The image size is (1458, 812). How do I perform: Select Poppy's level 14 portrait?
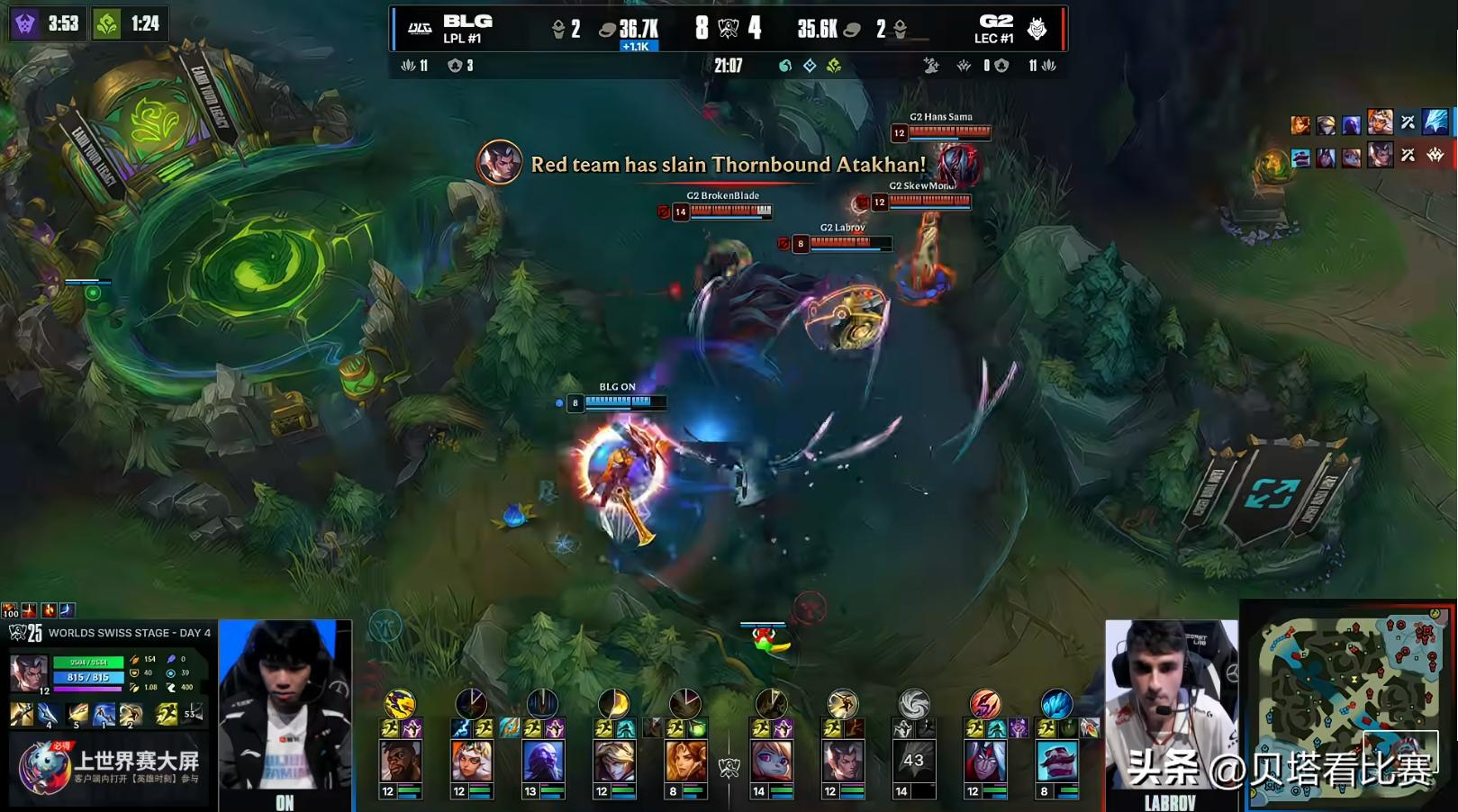click(x=771, y=762)
